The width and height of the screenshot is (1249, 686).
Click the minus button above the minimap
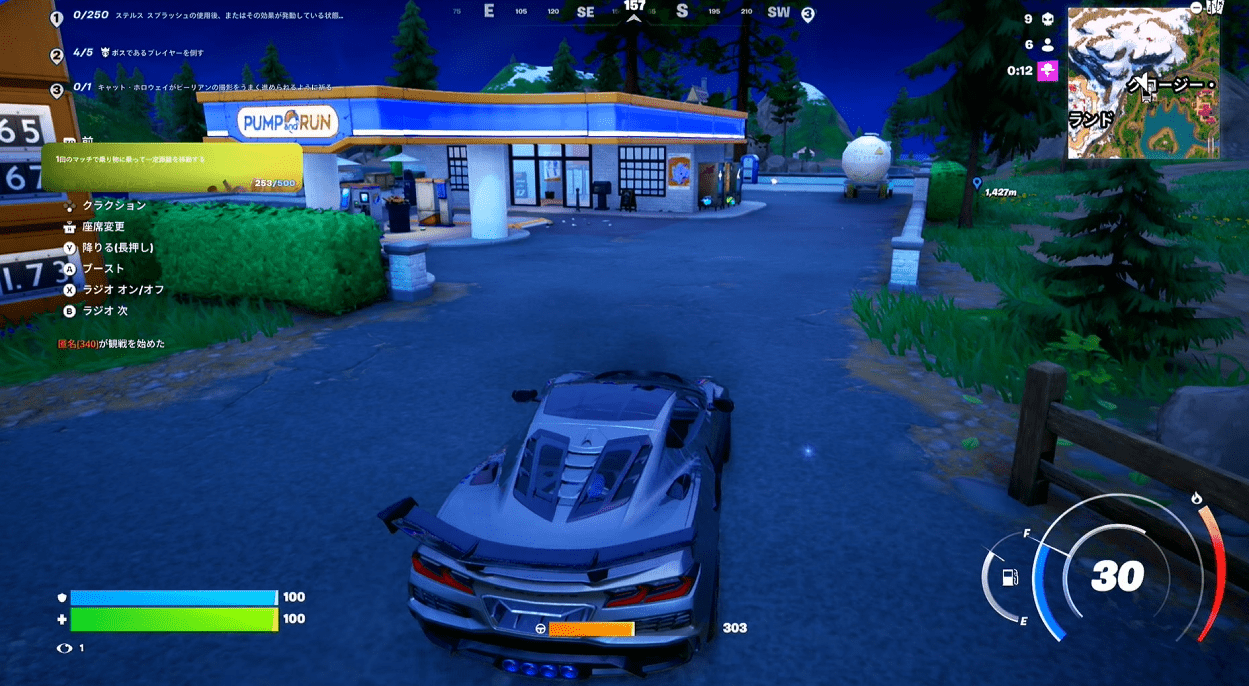tap(1197, 8)
